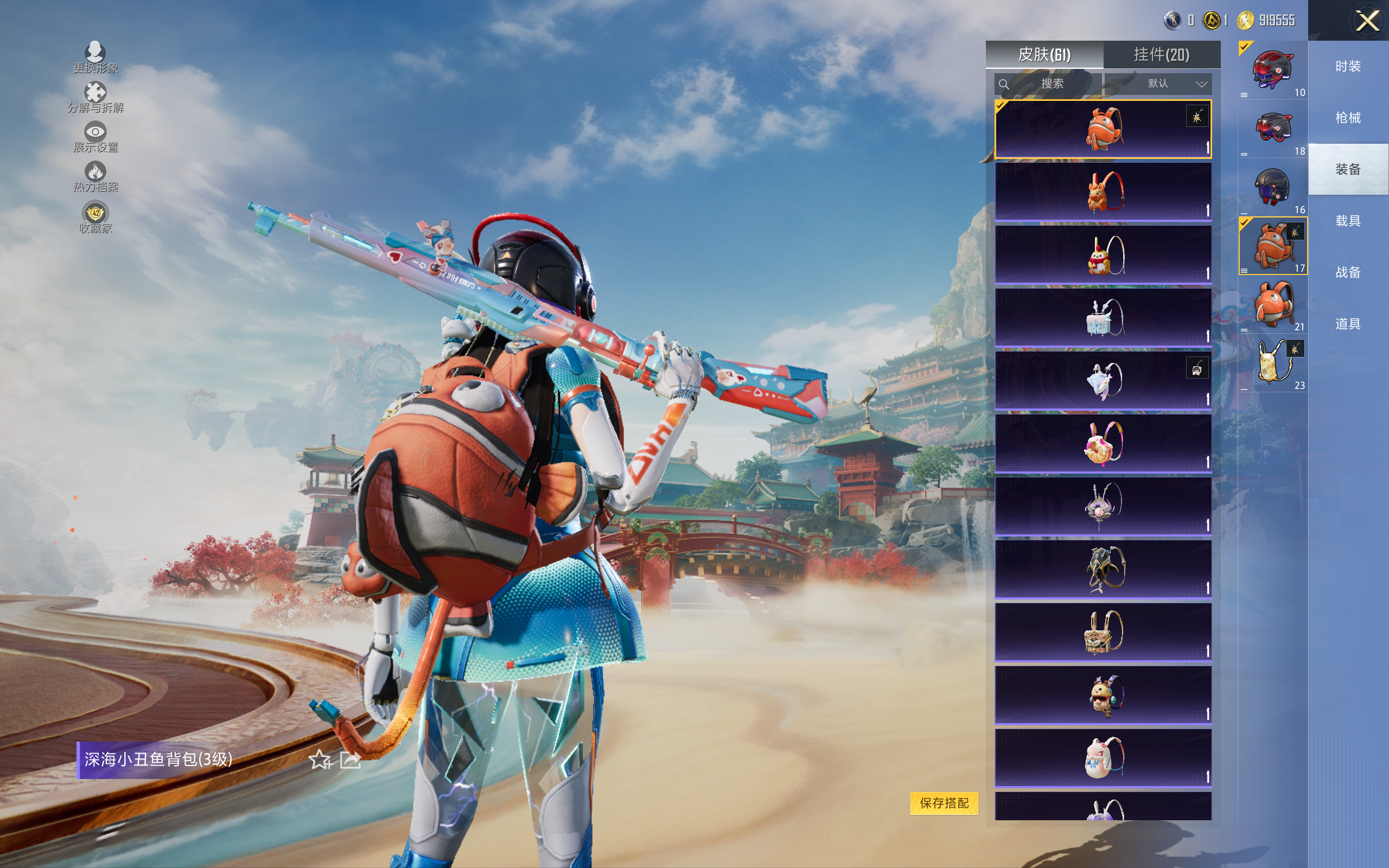View the 热力档案 heat archive
1389x868 pixels.
(x=95, y=176)
